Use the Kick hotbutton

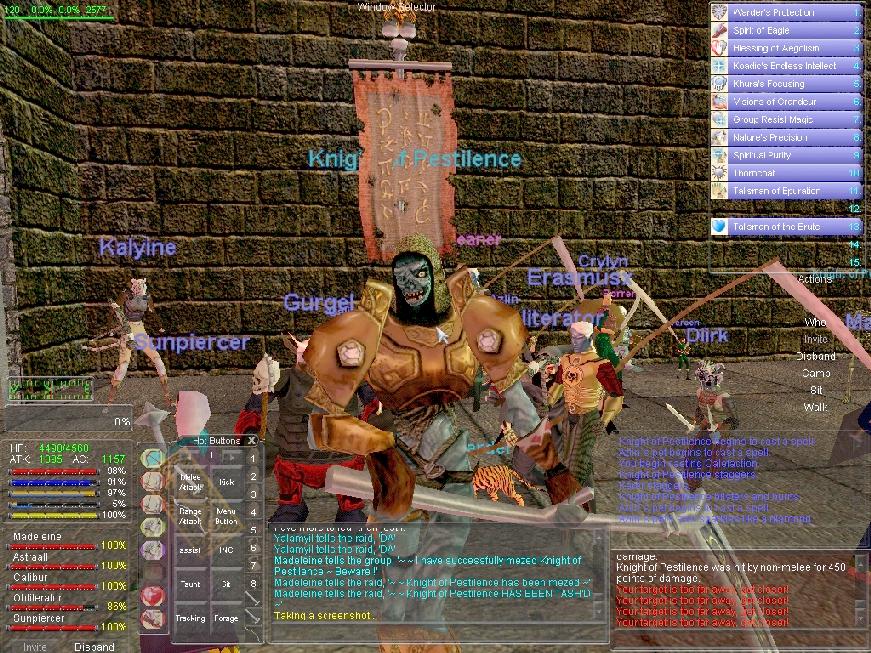pyautogui.click(x=226, y=481)
